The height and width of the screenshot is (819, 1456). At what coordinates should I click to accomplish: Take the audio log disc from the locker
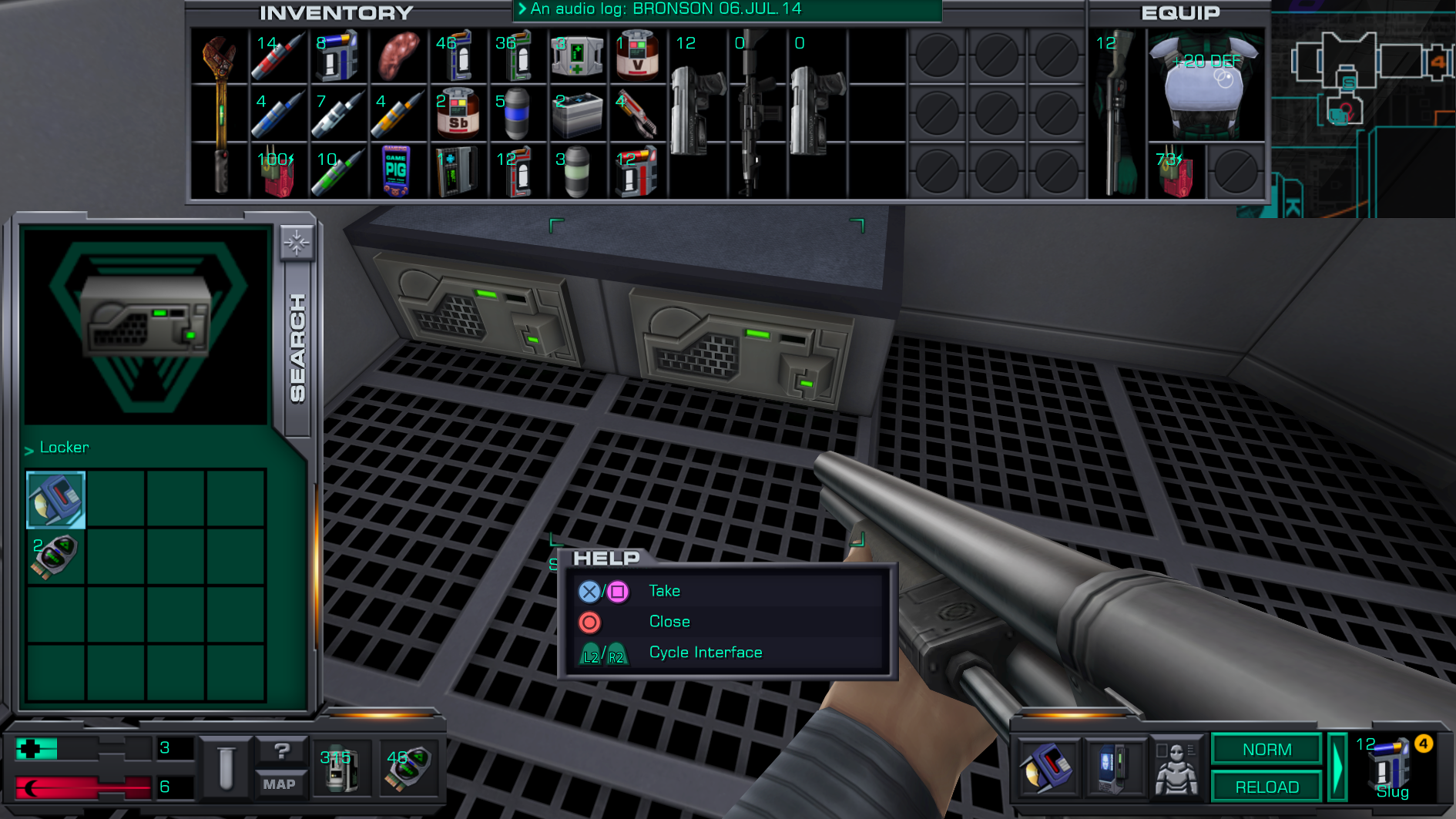pyautogui.click(x=55, y=500)
